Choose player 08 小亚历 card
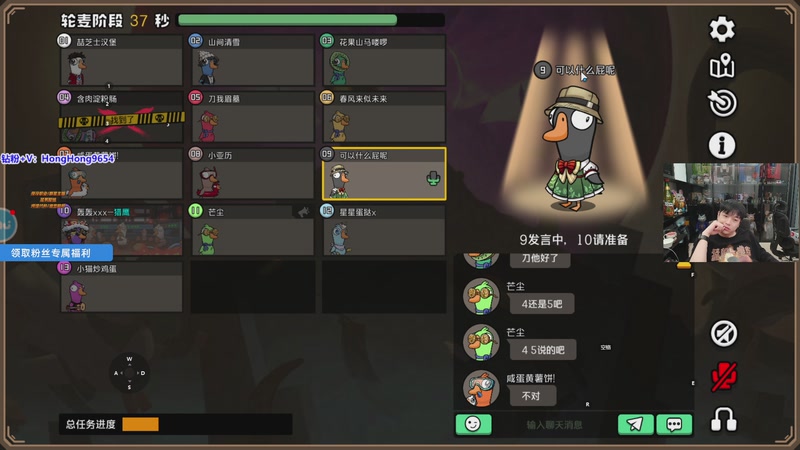 click(x=251, y=174)
